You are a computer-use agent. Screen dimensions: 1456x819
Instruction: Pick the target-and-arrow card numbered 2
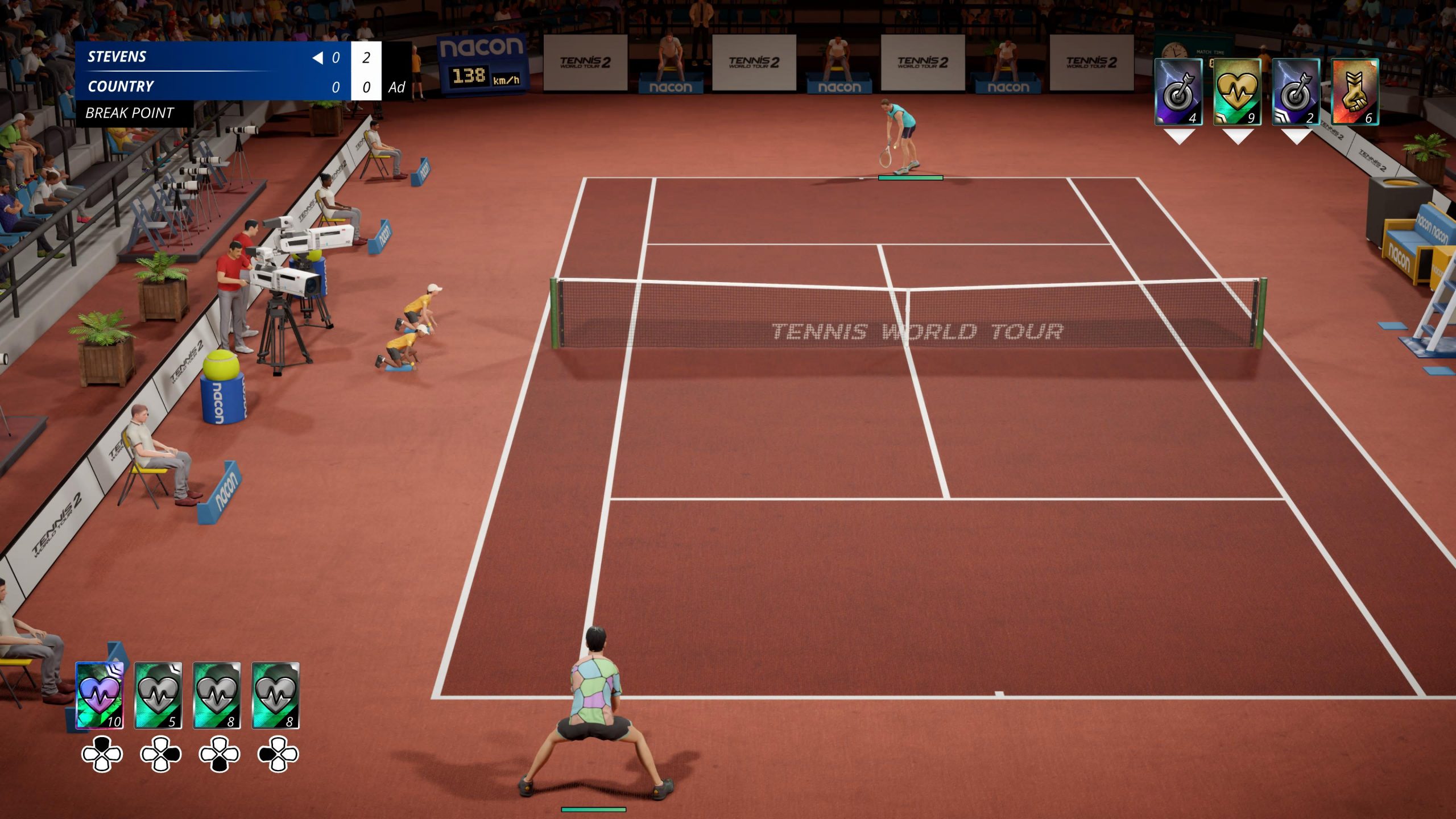[1296, 92]
